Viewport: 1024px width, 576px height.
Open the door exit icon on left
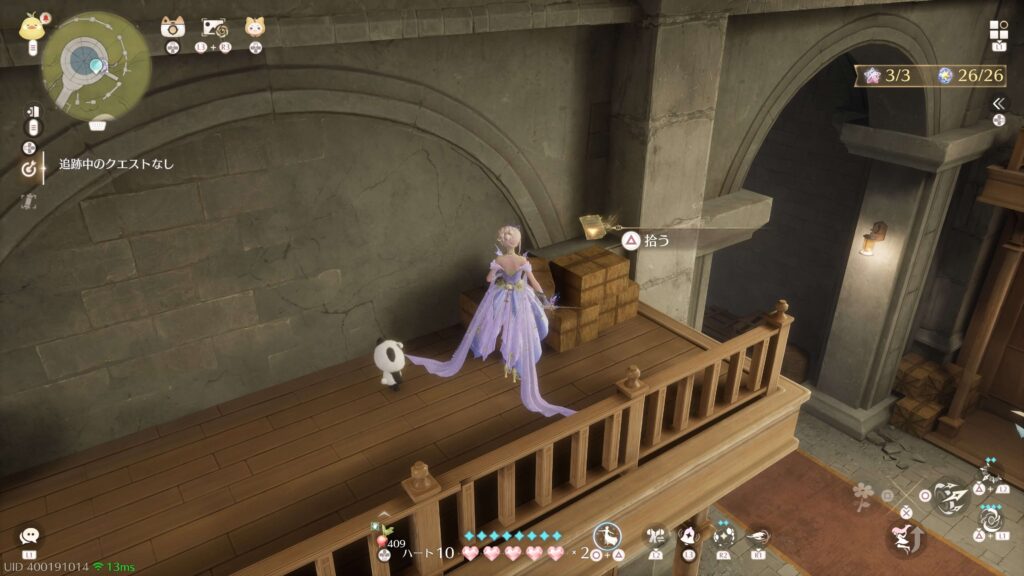tap(33, 111)
